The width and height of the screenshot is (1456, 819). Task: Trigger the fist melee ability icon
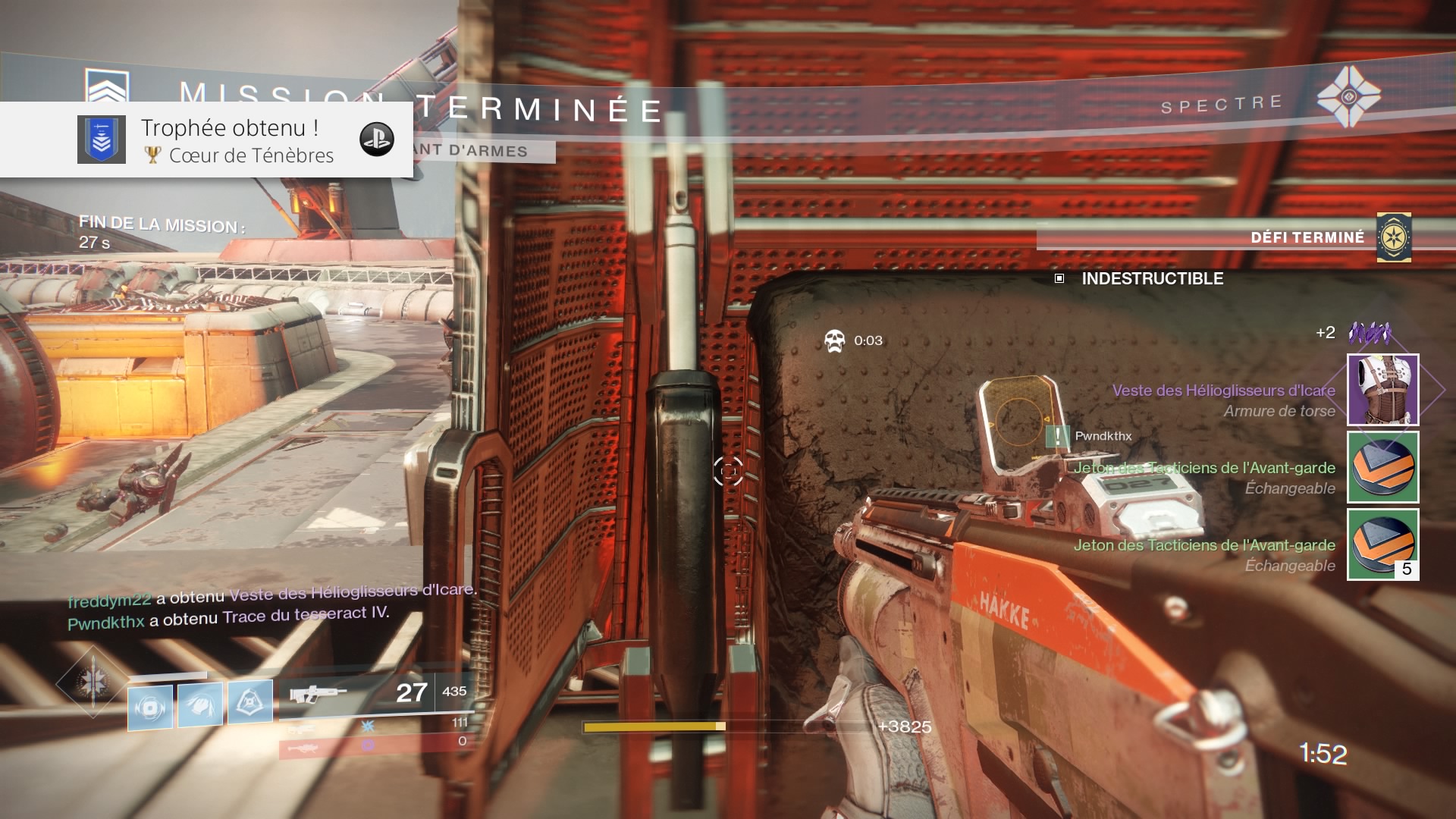(x=200, y=704)
